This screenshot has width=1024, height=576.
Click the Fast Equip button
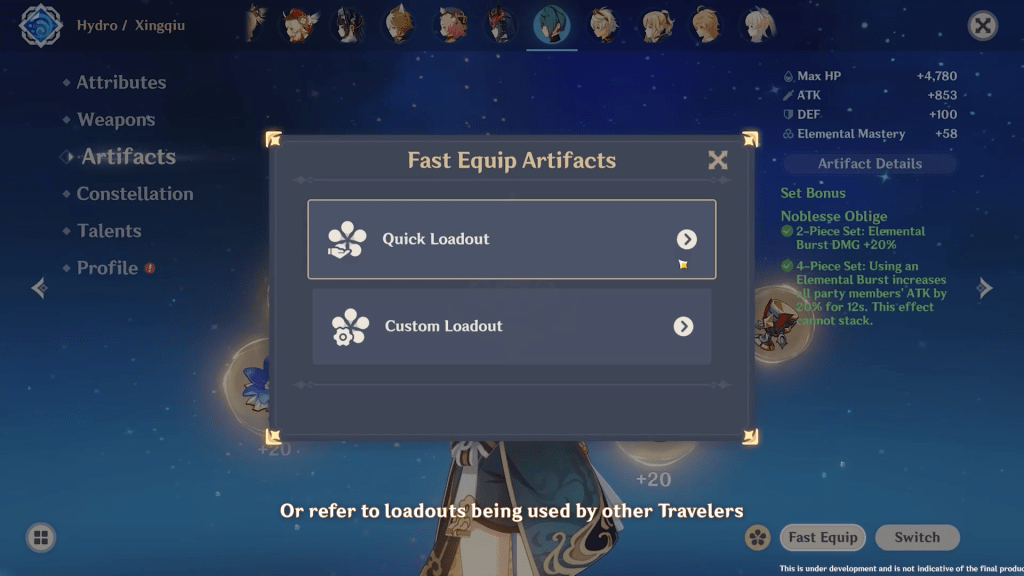coord(823,537)
